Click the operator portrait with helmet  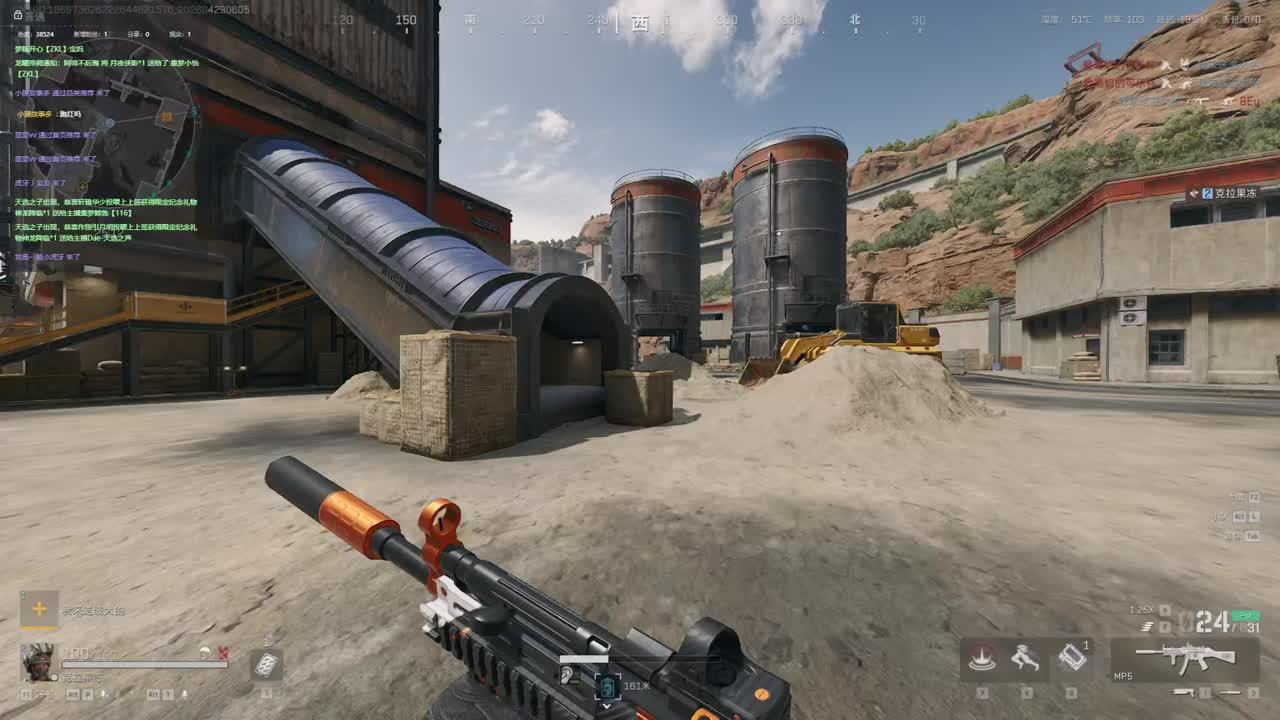point(38,660)
